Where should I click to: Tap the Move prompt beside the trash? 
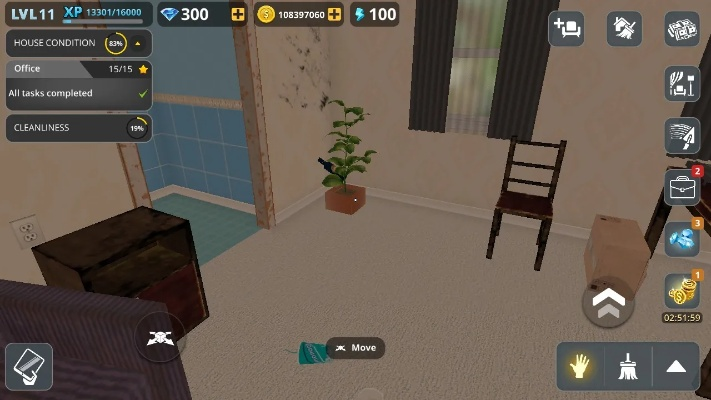355,348
